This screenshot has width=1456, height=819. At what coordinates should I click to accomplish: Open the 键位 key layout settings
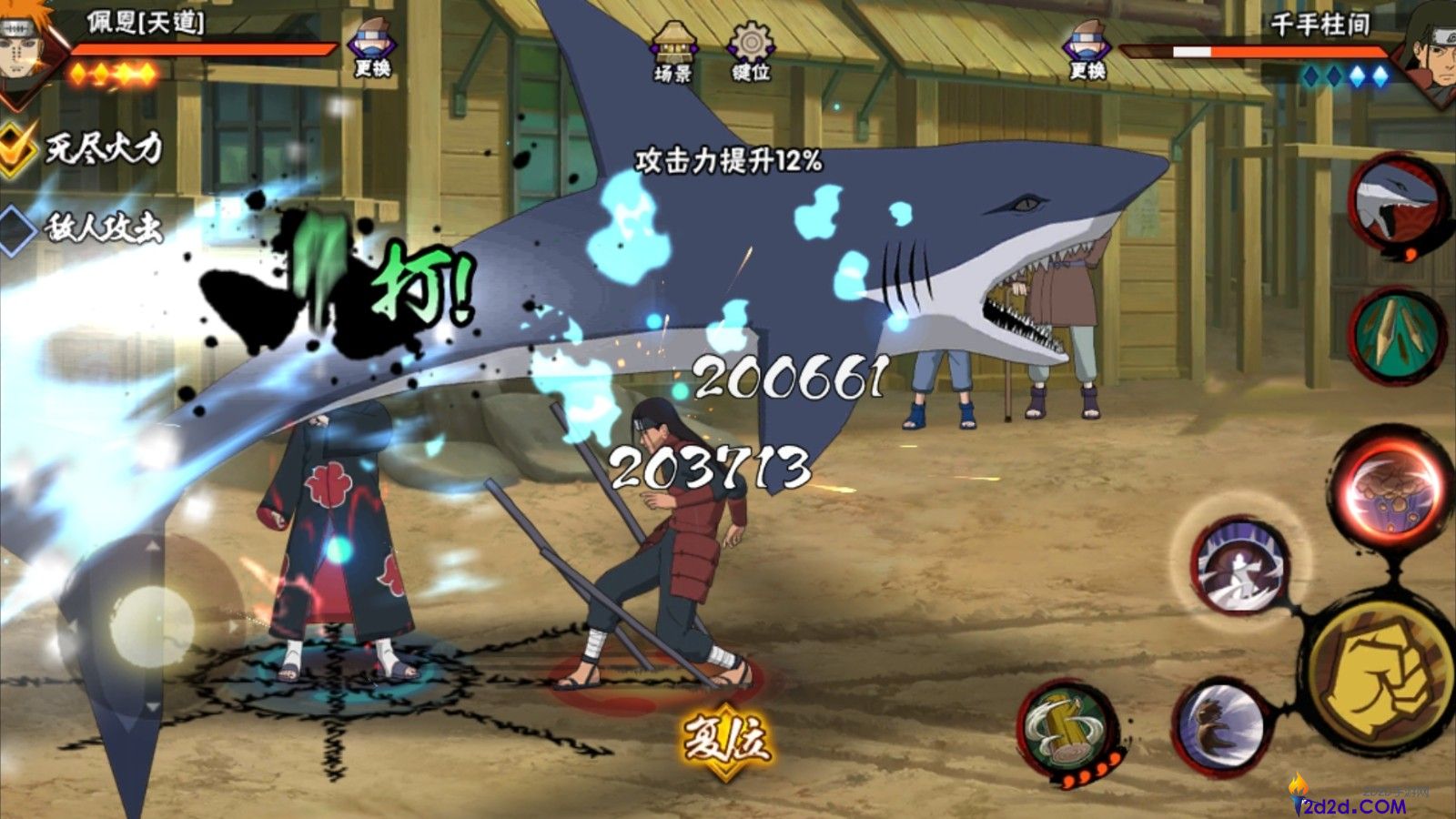pos(751,52)
